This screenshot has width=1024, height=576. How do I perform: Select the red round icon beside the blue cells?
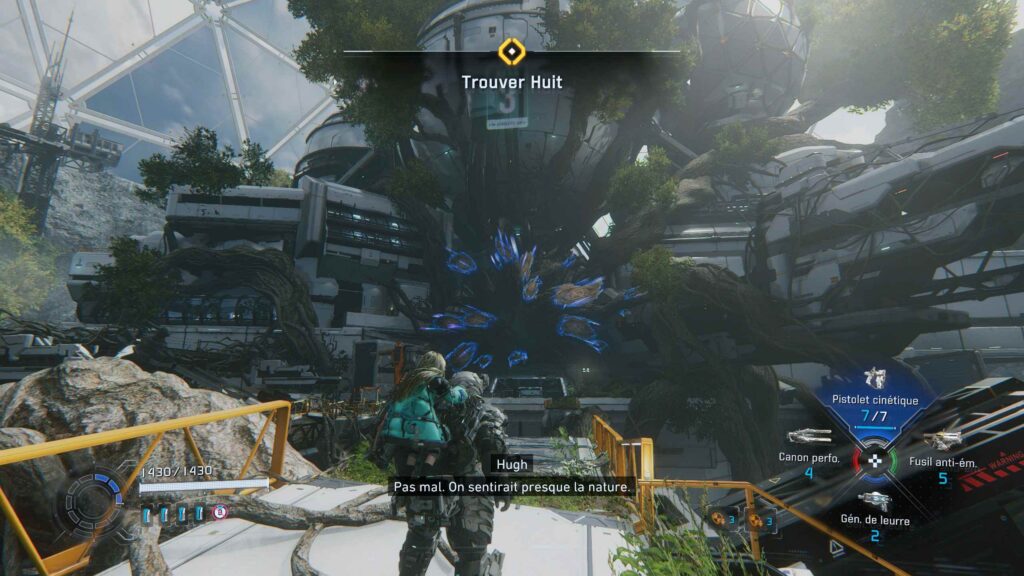pos(220,512)
